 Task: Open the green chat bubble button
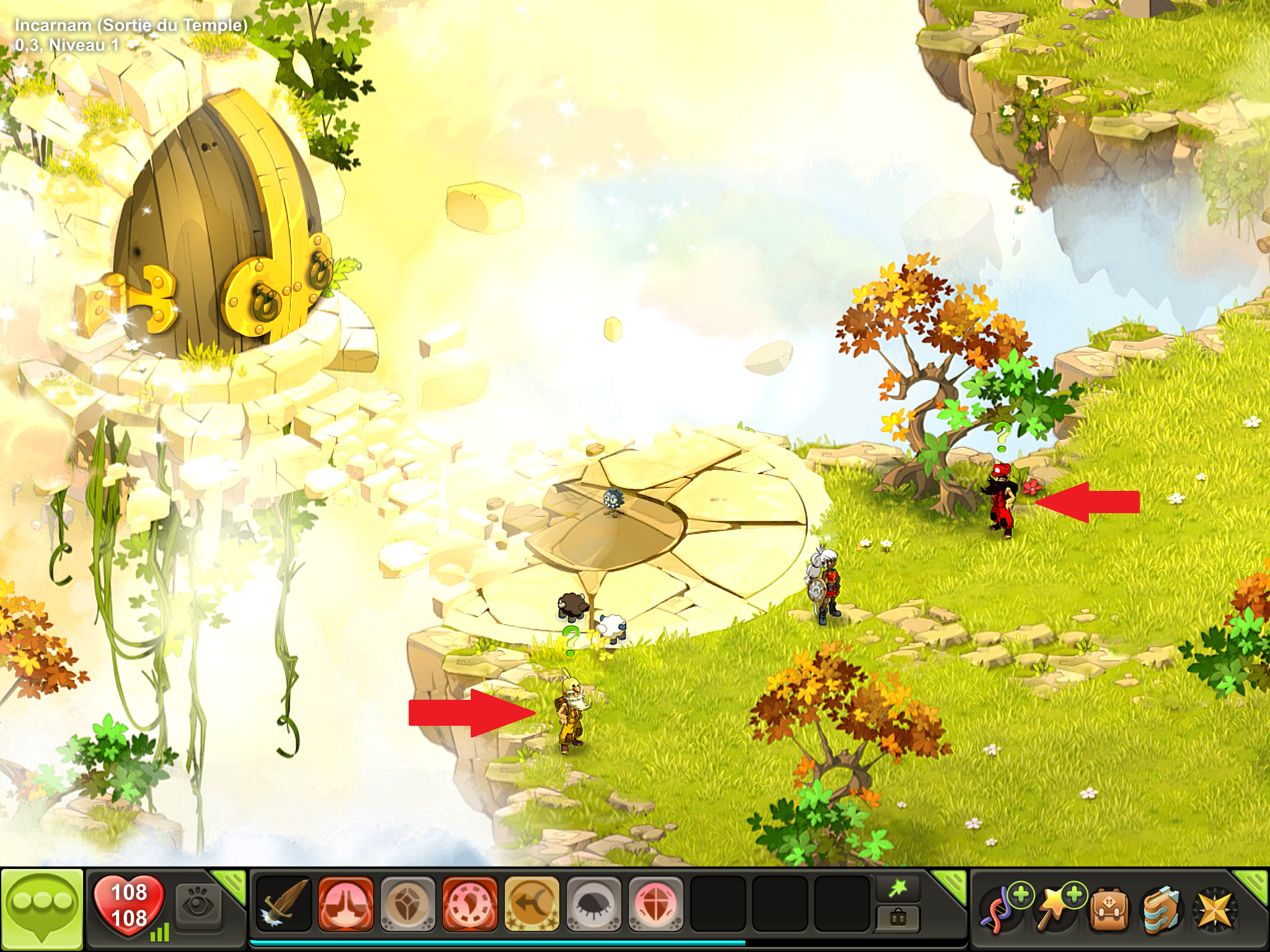click(42, 909)
